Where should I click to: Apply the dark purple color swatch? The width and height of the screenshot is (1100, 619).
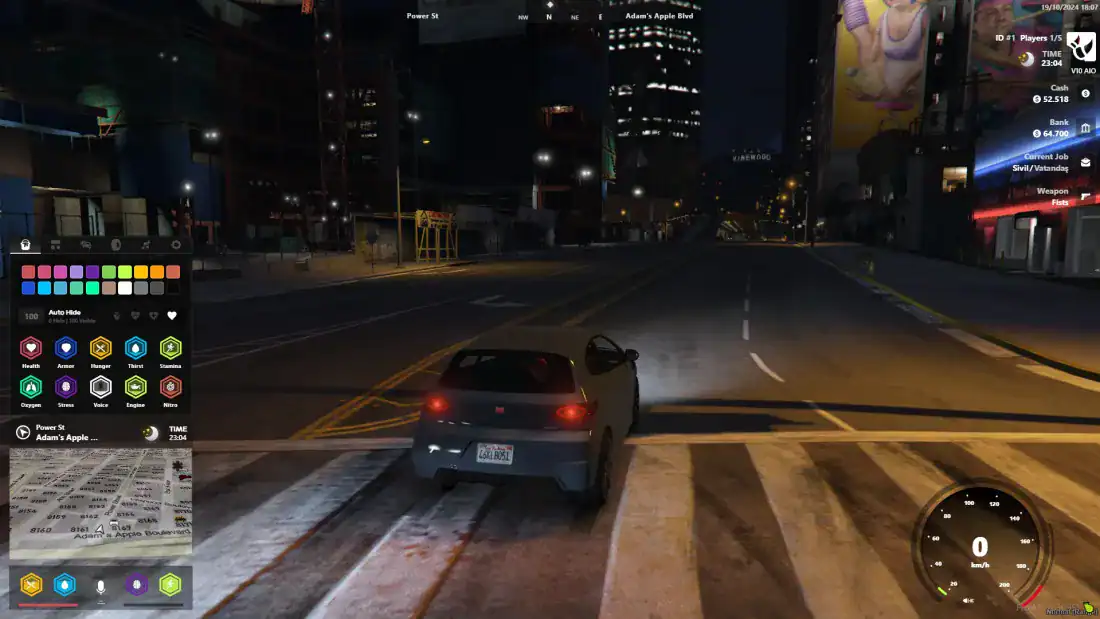pos(93,272)
